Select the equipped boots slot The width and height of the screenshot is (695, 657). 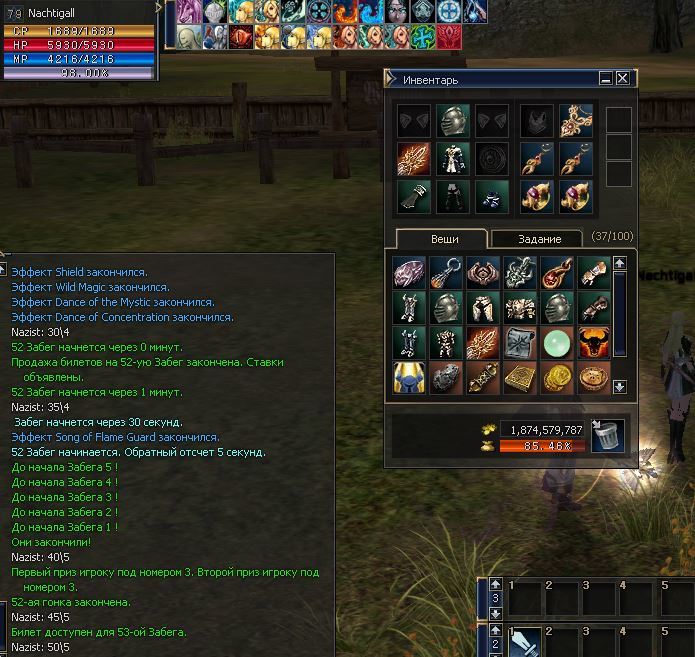pyautogui.click(x=490, y=194)
